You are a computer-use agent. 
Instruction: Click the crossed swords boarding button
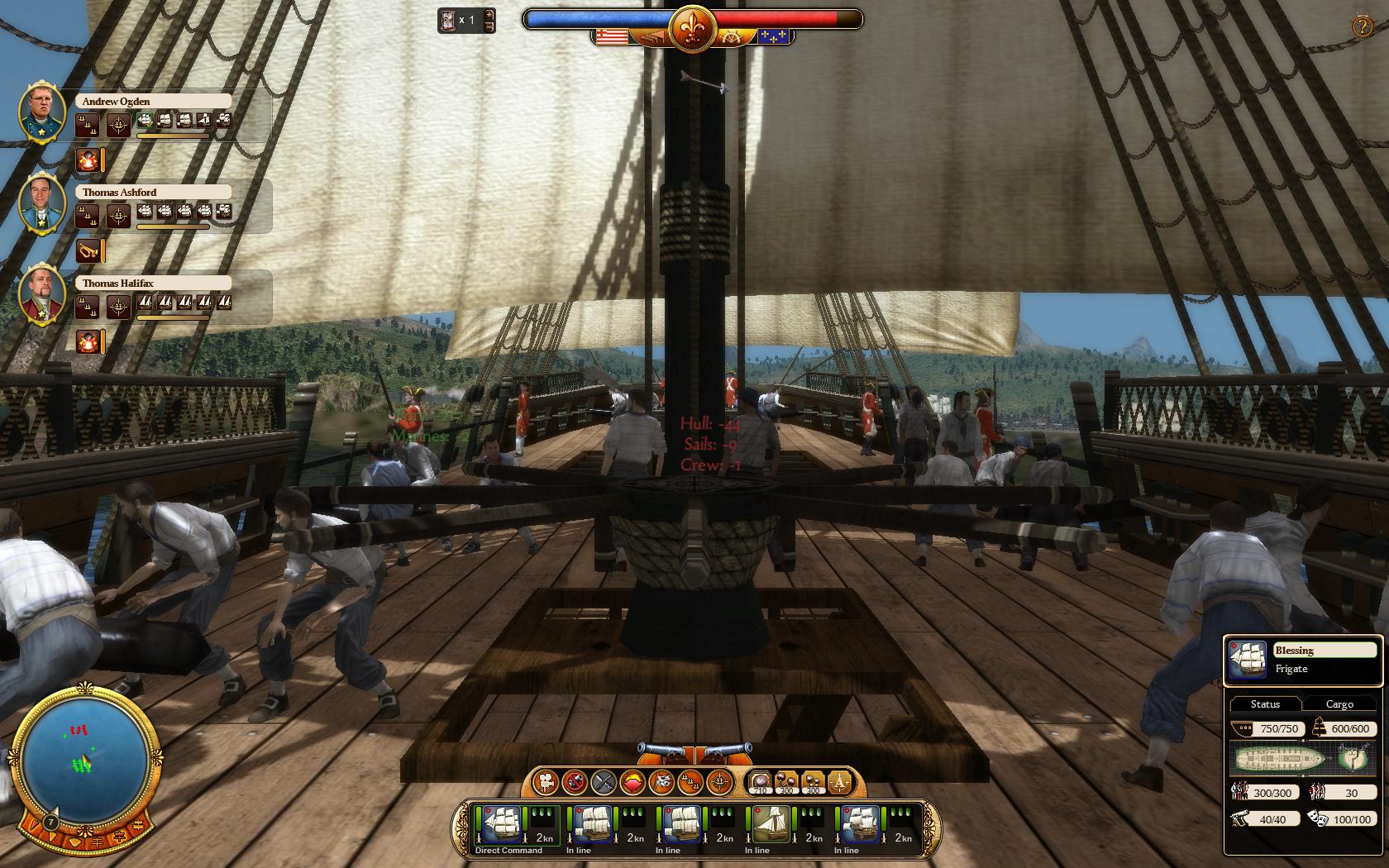click(604, 780)
